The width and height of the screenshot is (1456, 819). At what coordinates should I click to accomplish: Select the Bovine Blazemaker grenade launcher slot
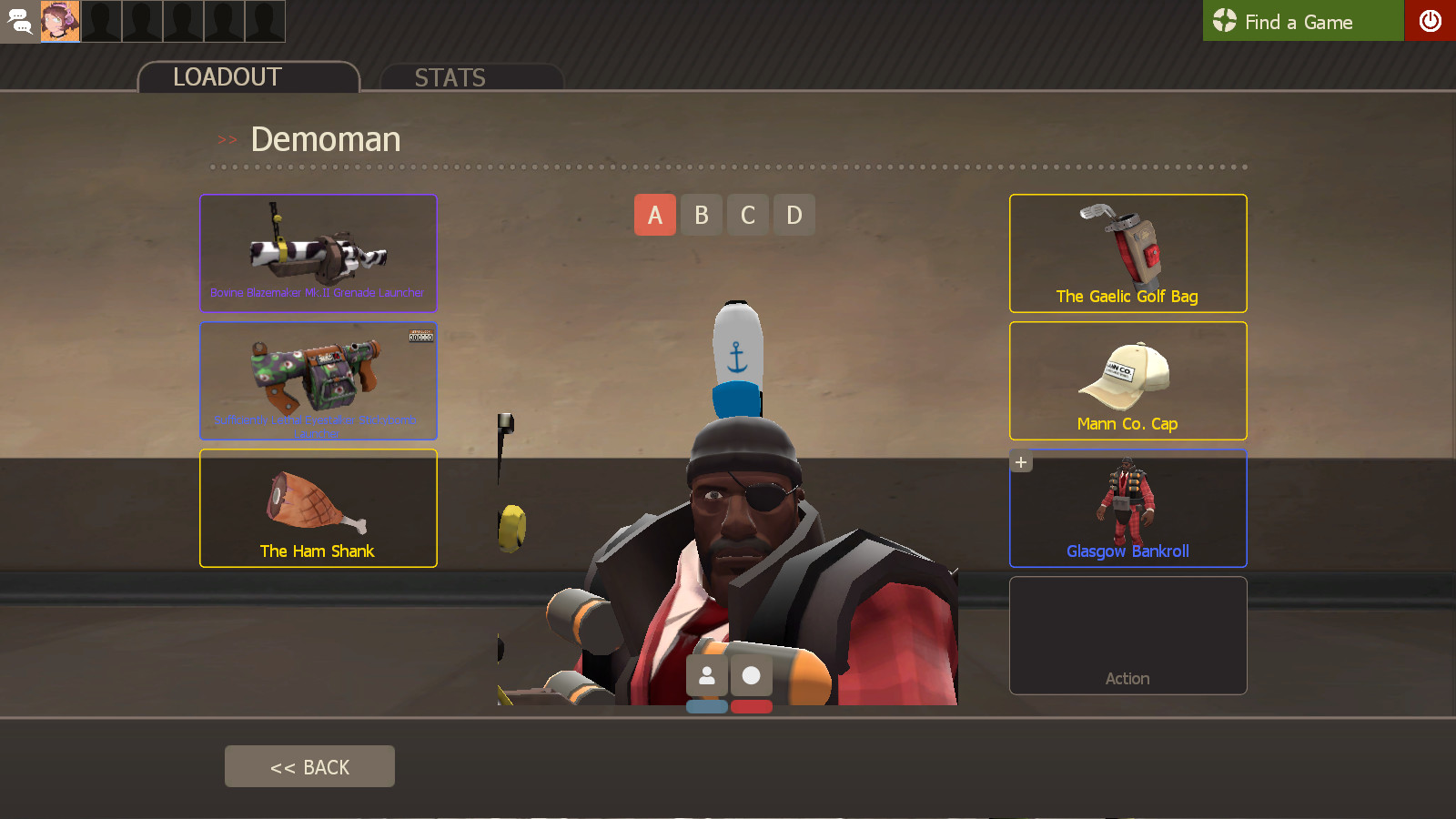[x=318, y=253]
